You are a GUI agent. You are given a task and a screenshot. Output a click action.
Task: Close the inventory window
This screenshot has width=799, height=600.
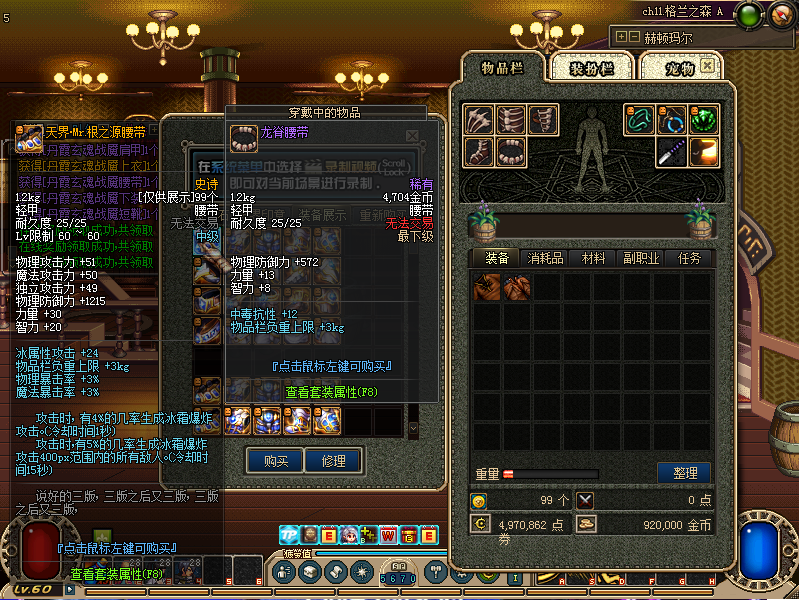708,66
